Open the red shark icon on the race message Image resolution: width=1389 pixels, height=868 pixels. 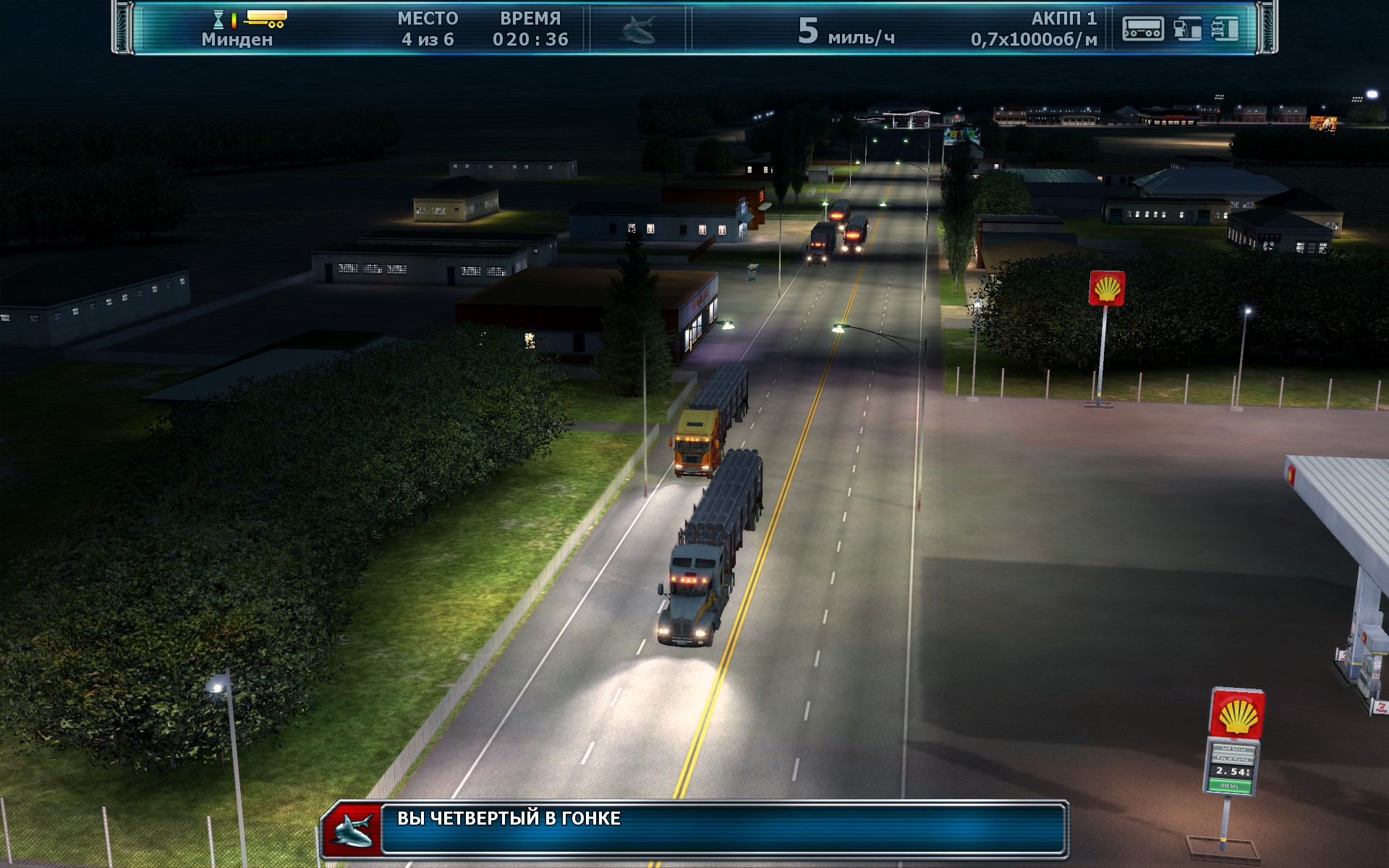(x=352, y=830)
